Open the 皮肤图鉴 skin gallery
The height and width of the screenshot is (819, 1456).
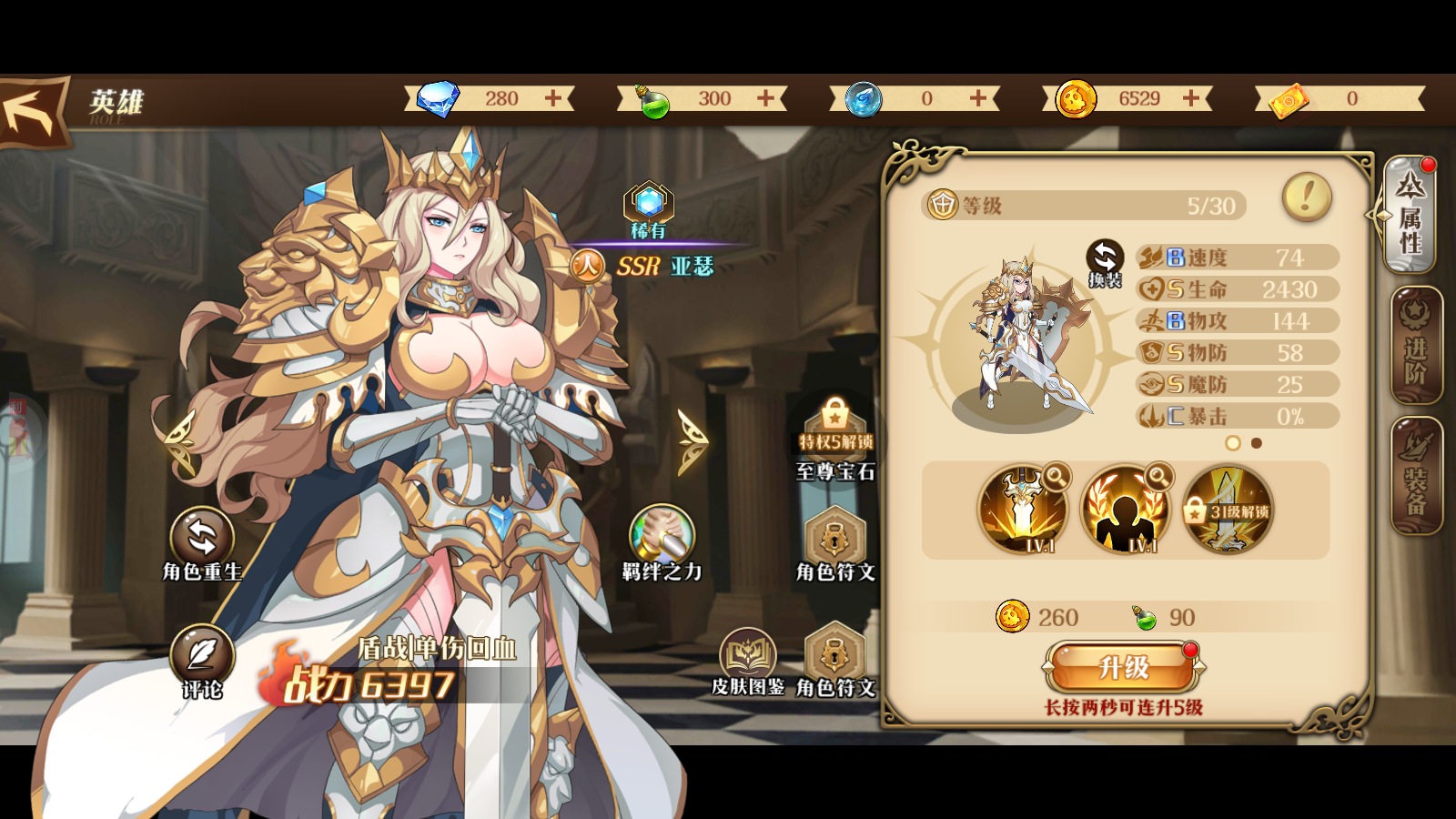(x=747, y=657)
